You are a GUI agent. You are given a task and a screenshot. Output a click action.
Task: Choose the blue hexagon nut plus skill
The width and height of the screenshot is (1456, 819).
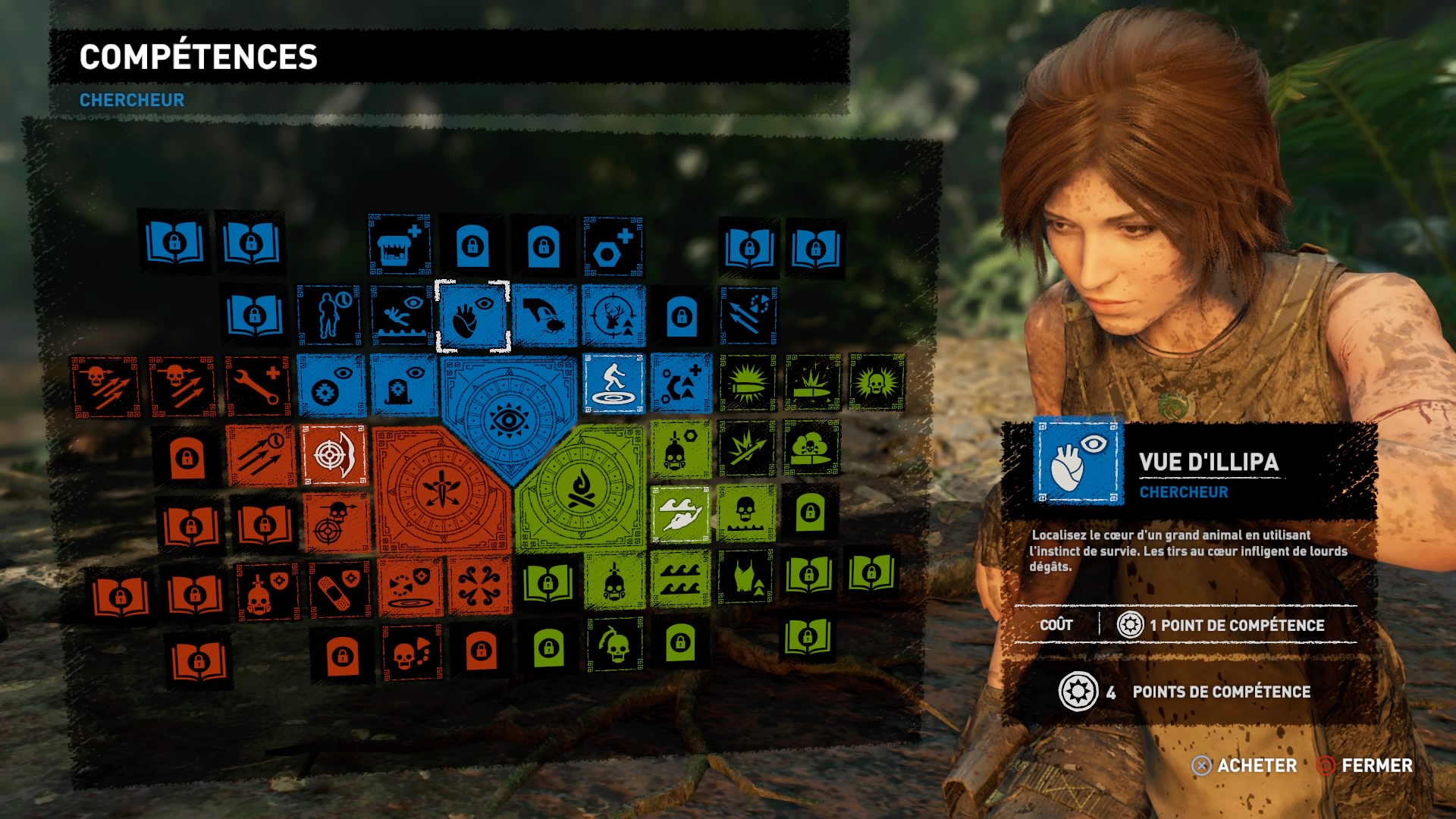pos(613,246)
